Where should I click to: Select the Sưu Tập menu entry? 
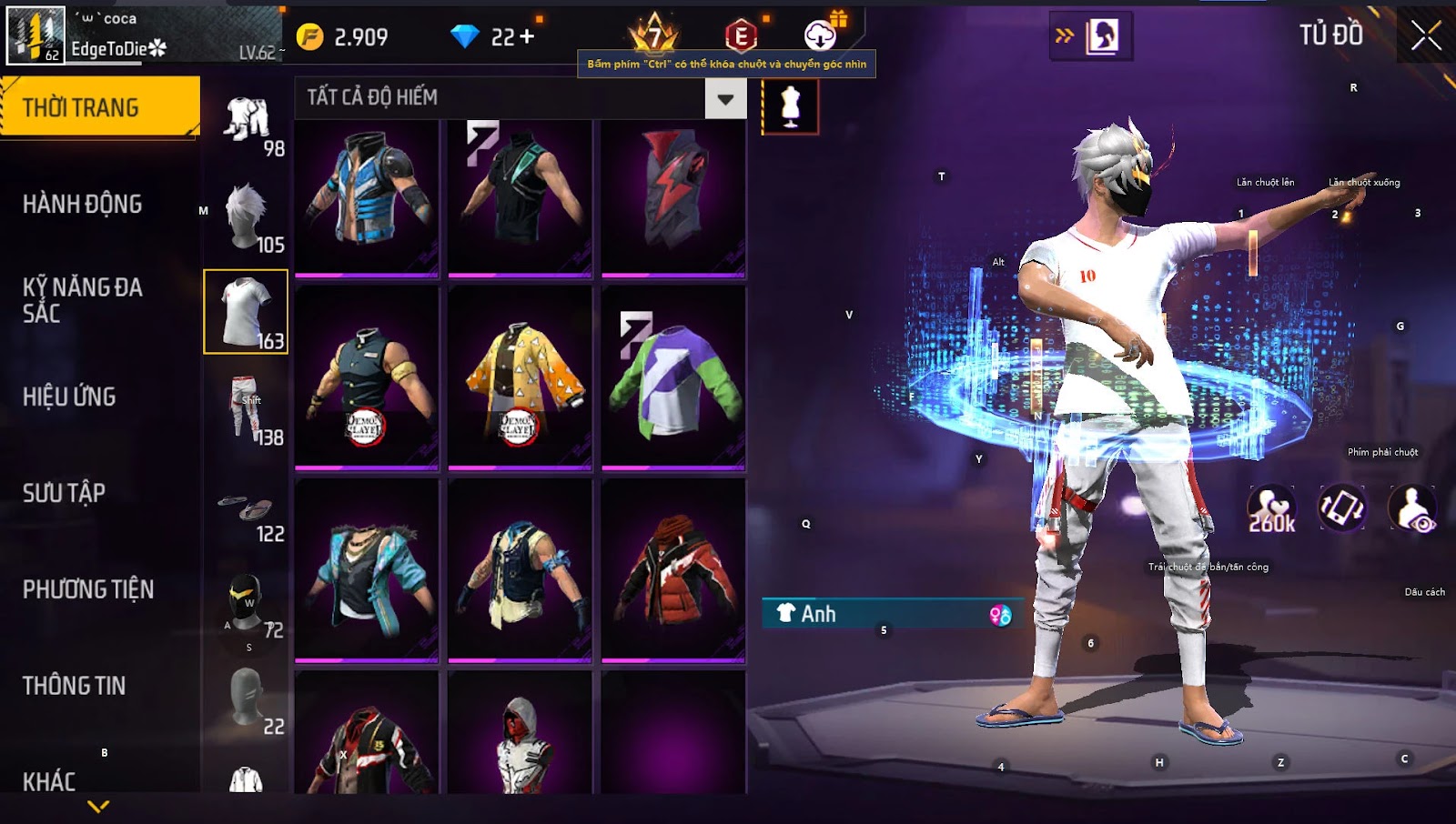point(65,493)
